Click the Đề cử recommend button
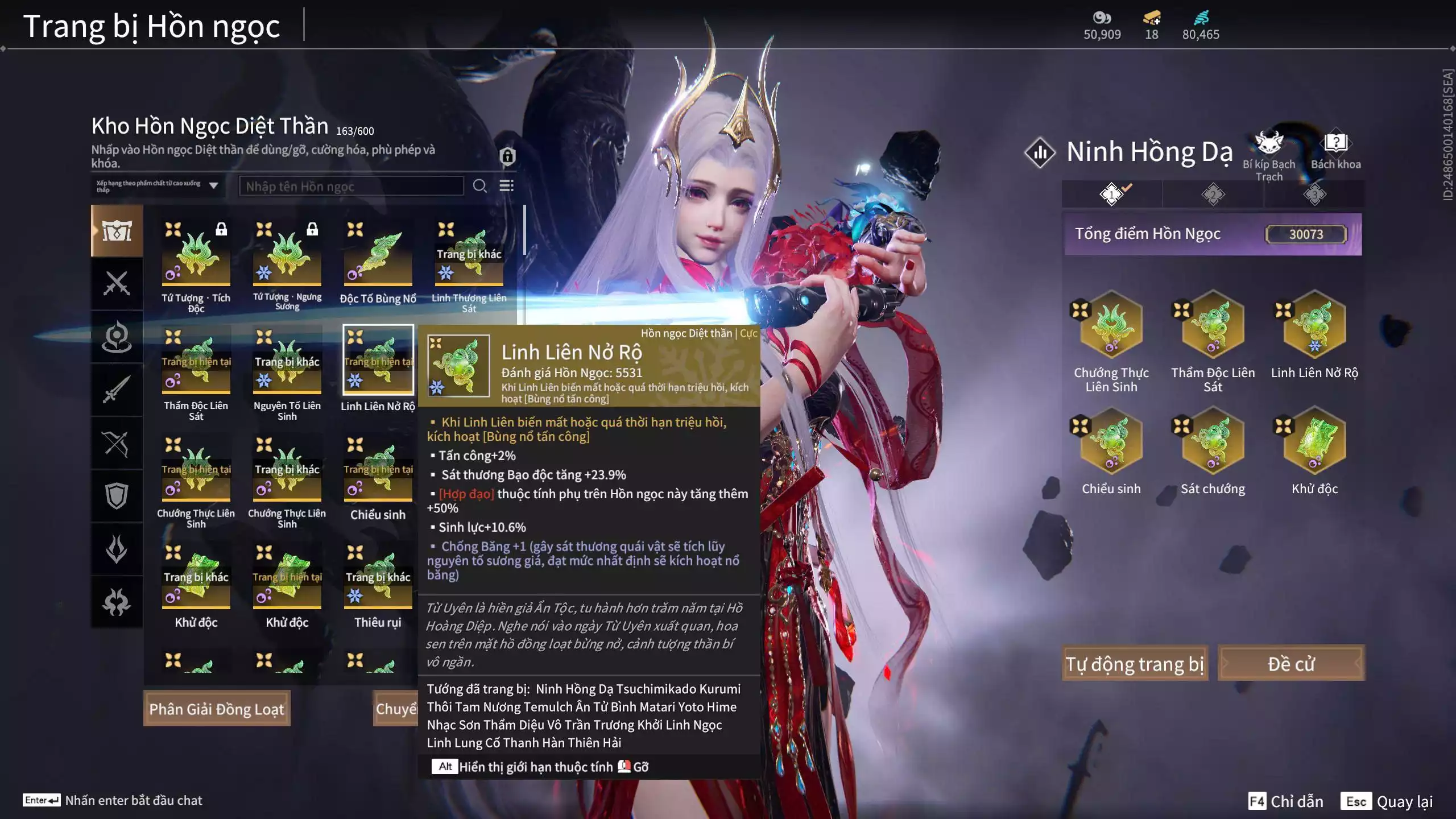 [1290, 663]
